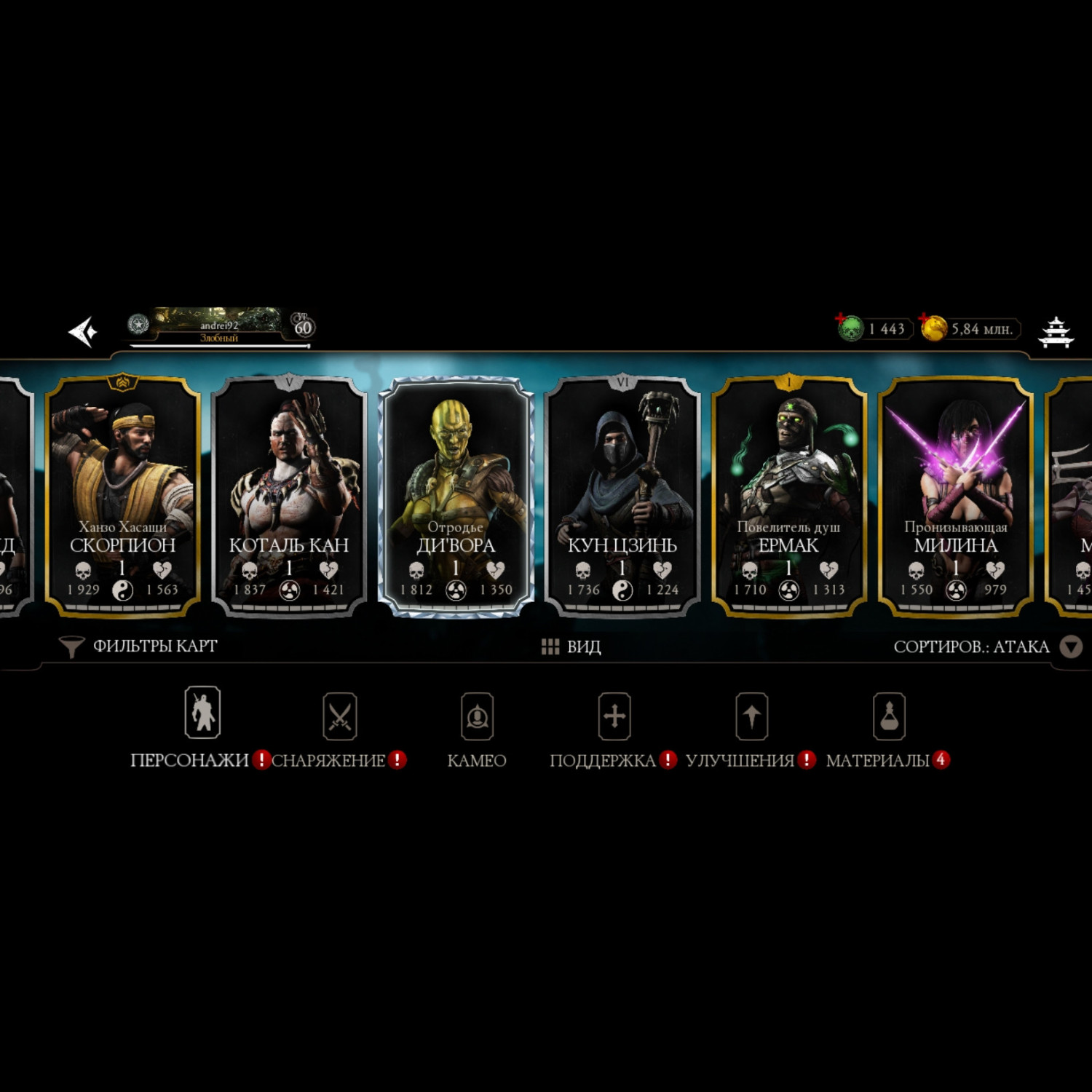Open the andrei92 player profile banner
Viewport: 1092px width, 1092px height.
click(219, 327)
